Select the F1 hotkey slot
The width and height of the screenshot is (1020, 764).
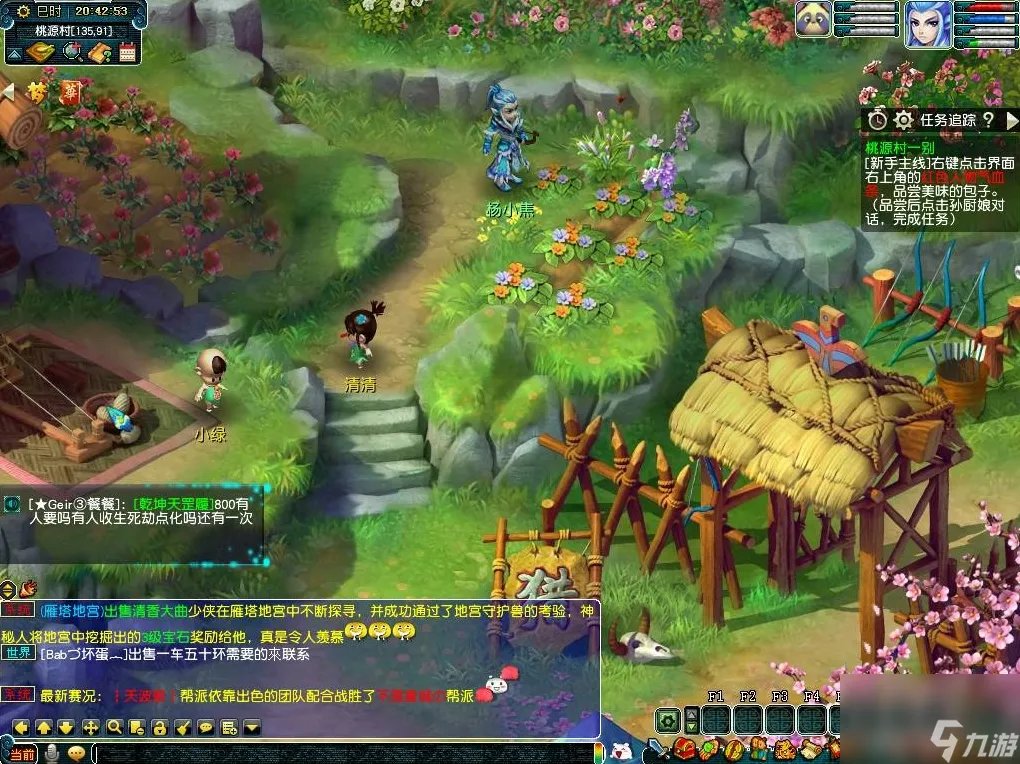click(x=716, y=720)
